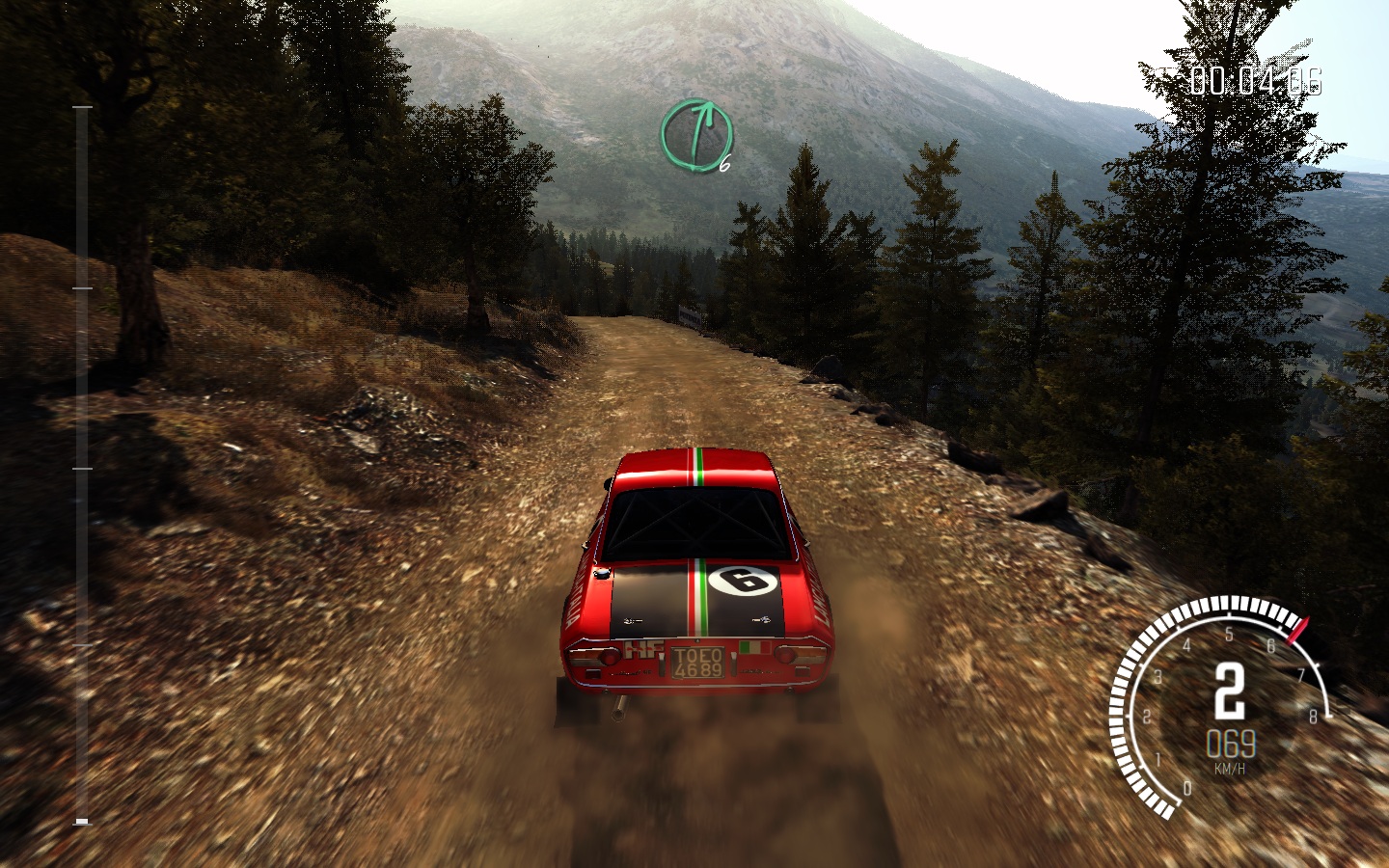Click the green pace note arrow icon
The width and height of the screenshot is (1389, 868).
coord(695,134)
